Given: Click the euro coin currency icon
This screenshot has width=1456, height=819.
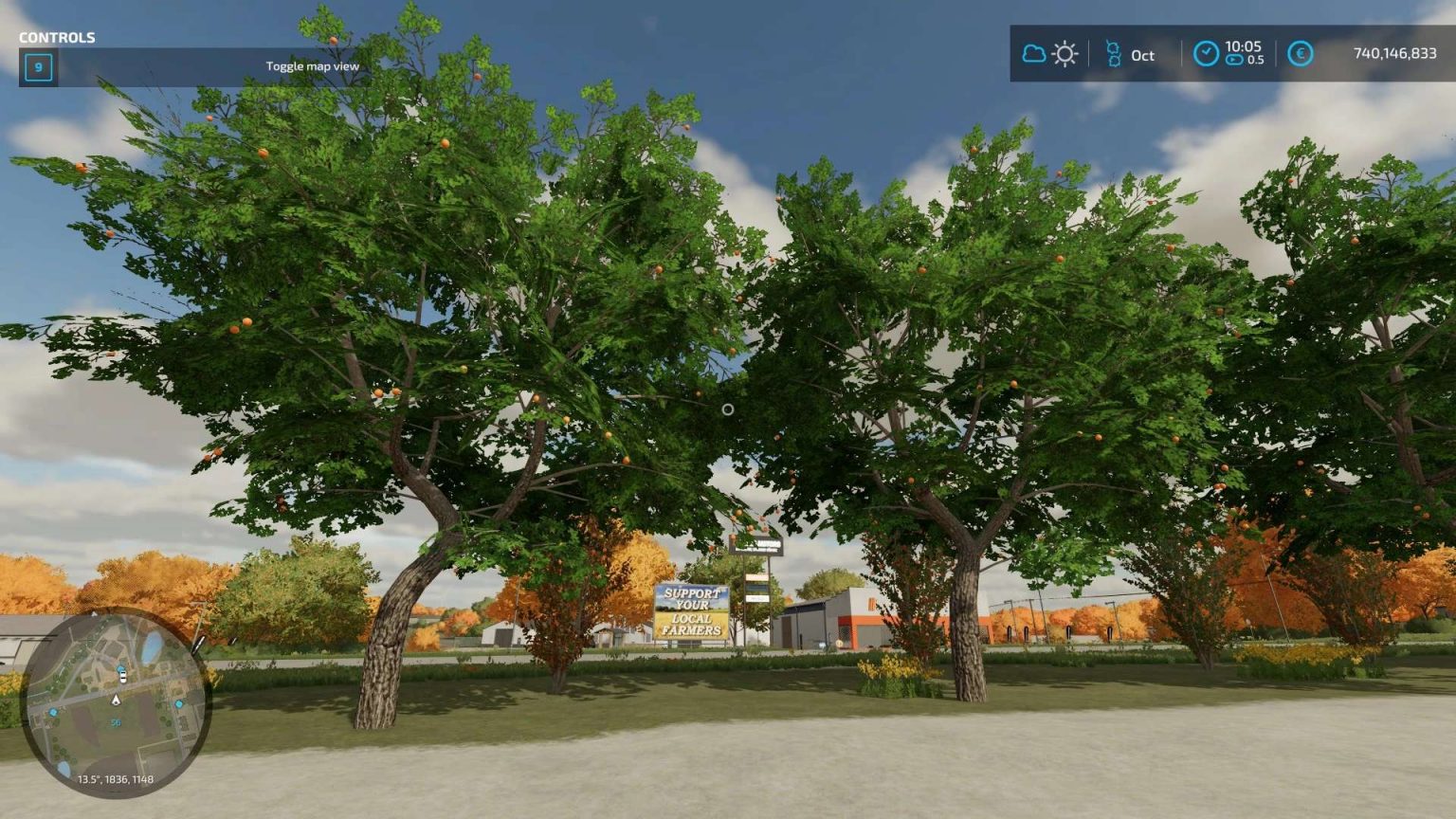Looking at the screenshot, I should (x=1299, y=54).
